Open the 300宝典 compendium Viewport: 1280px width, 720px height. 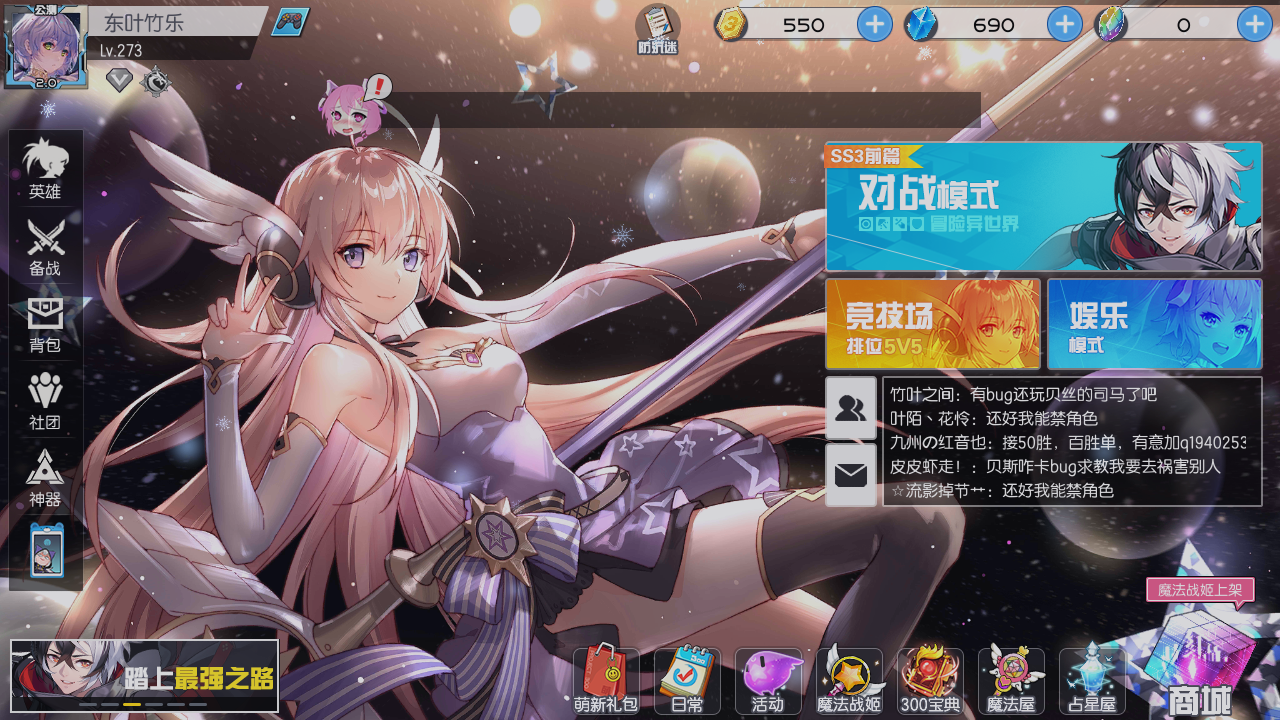[931, 678]
